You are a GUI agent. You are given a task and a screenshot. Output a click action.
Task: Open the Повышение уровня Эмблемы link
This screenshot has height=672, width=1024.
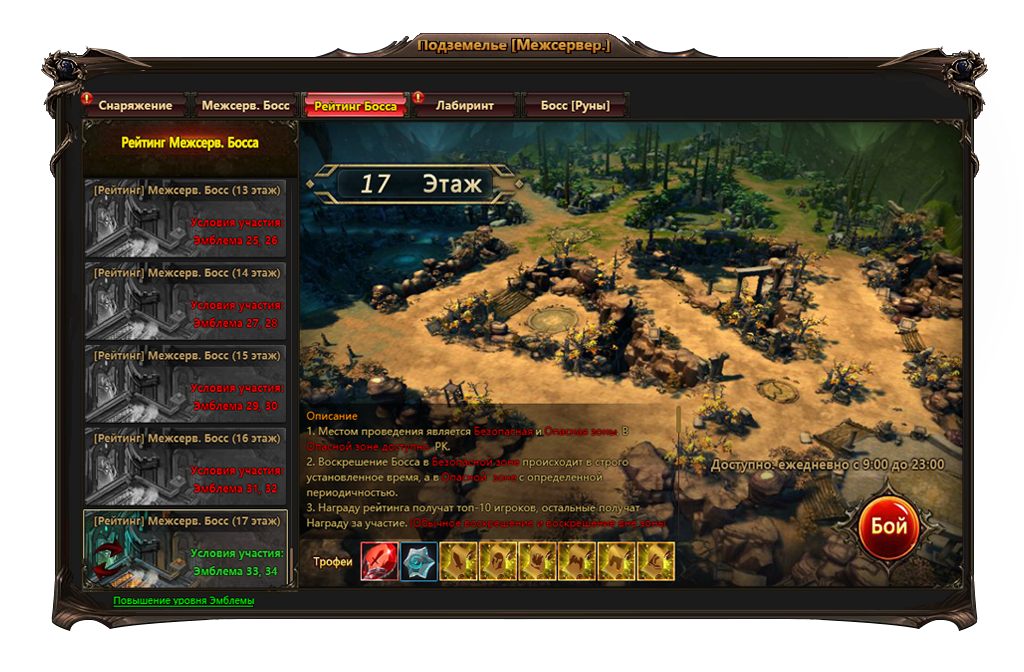184,601
